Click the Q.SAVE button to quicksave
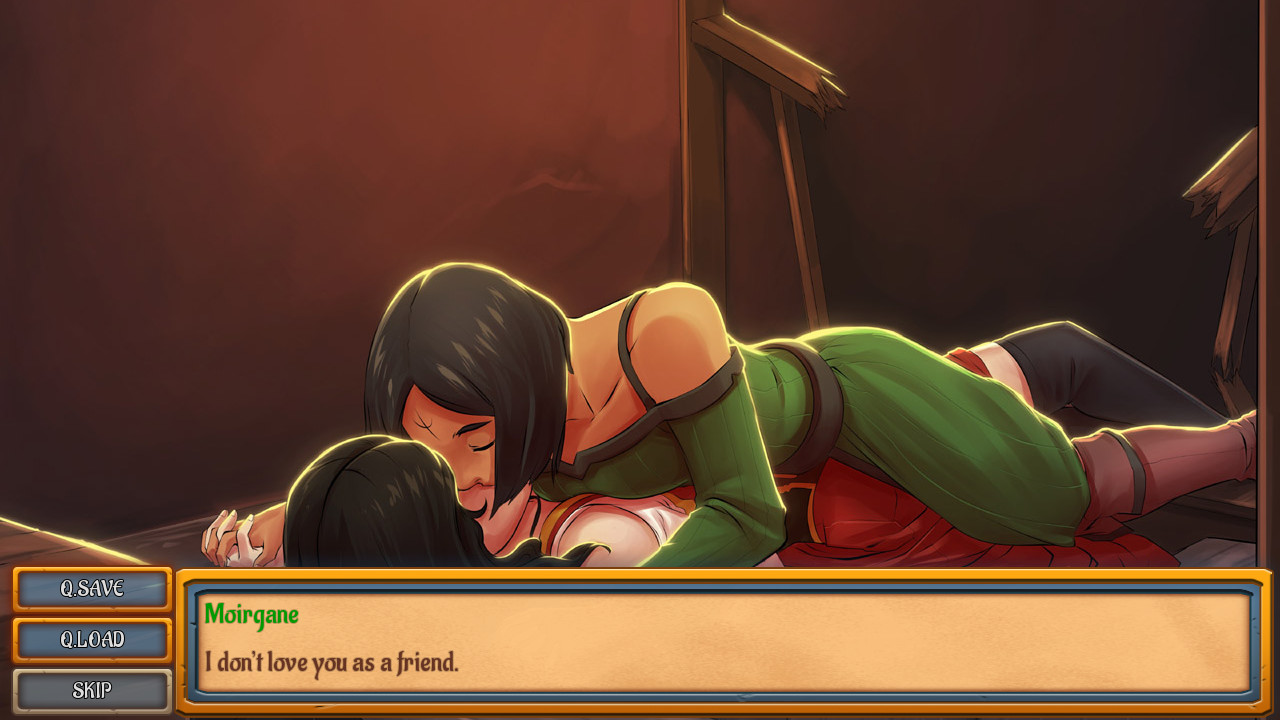This screenshot has height=720, width=1280. point(91,589)
